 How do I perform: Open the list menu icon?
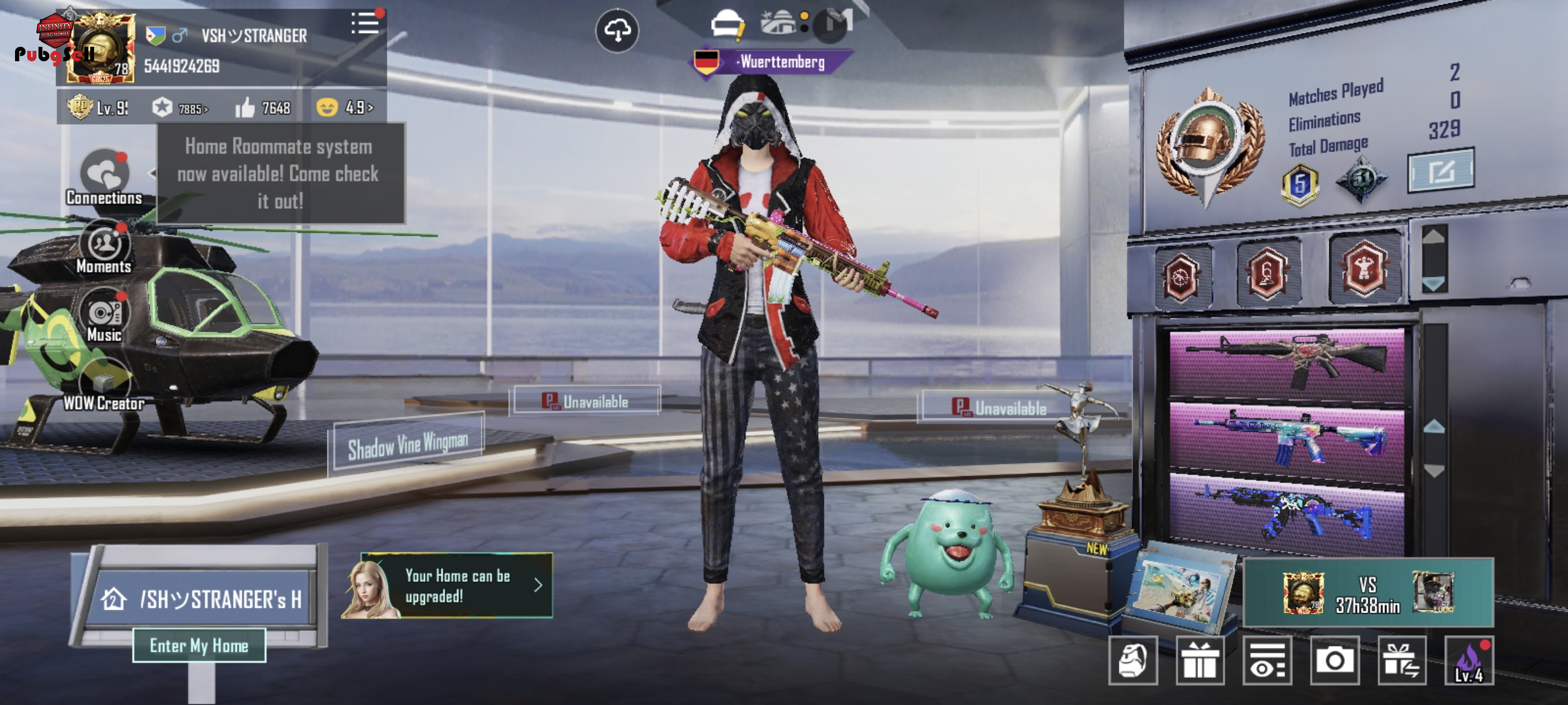[365, 24]
